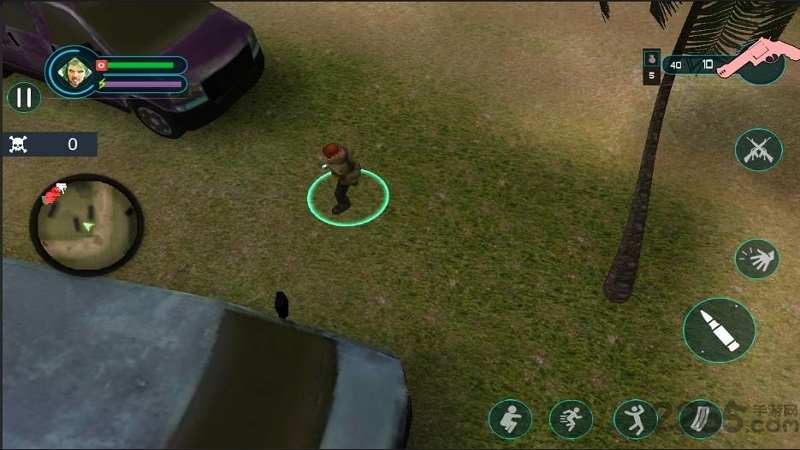This screenshot has width=800, height=450.
Task: Switch weapons with the crossed rifles button
Action: 758,150
